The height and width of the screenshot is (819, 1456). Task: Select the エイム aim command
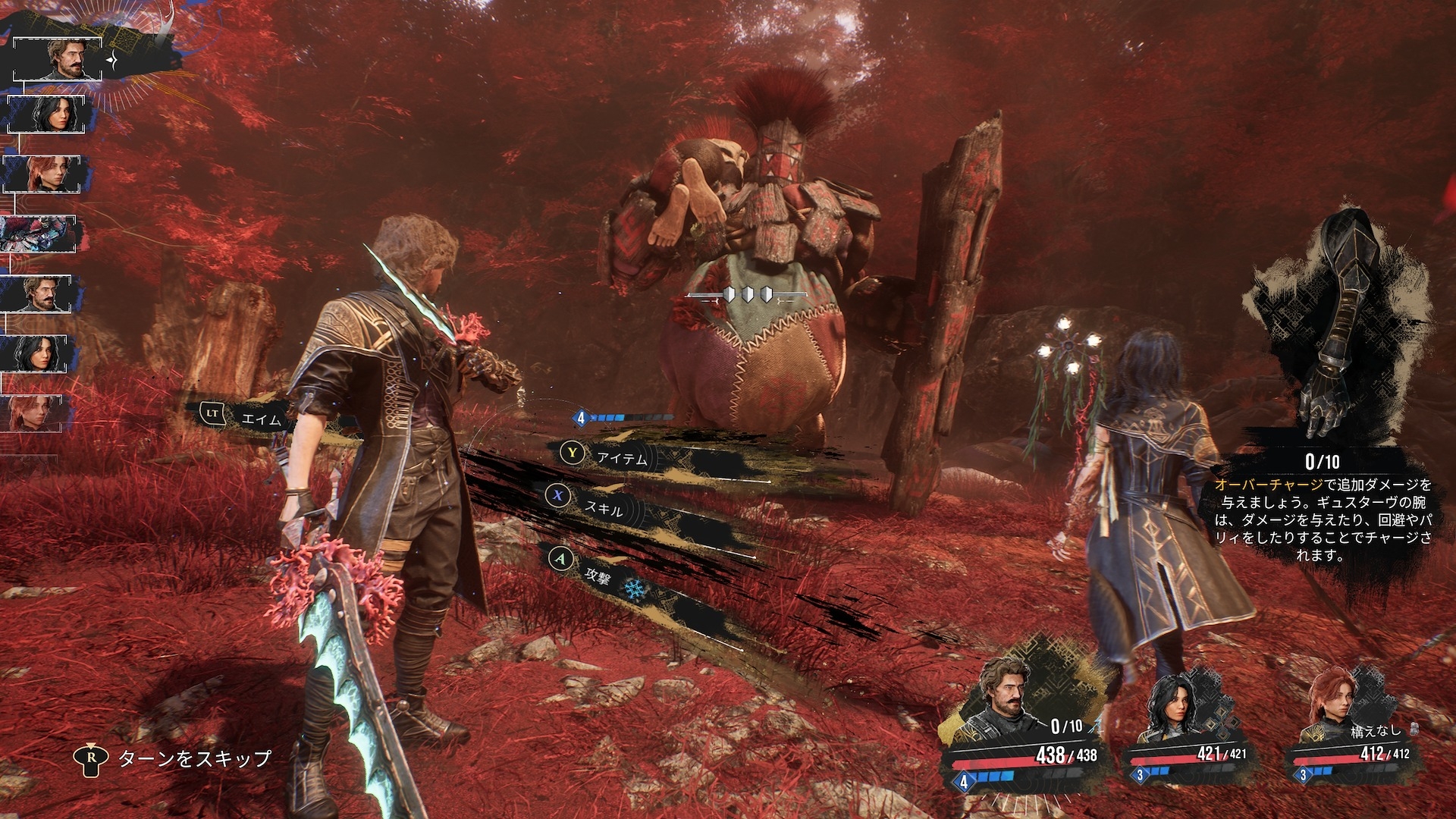pos(259,418)
